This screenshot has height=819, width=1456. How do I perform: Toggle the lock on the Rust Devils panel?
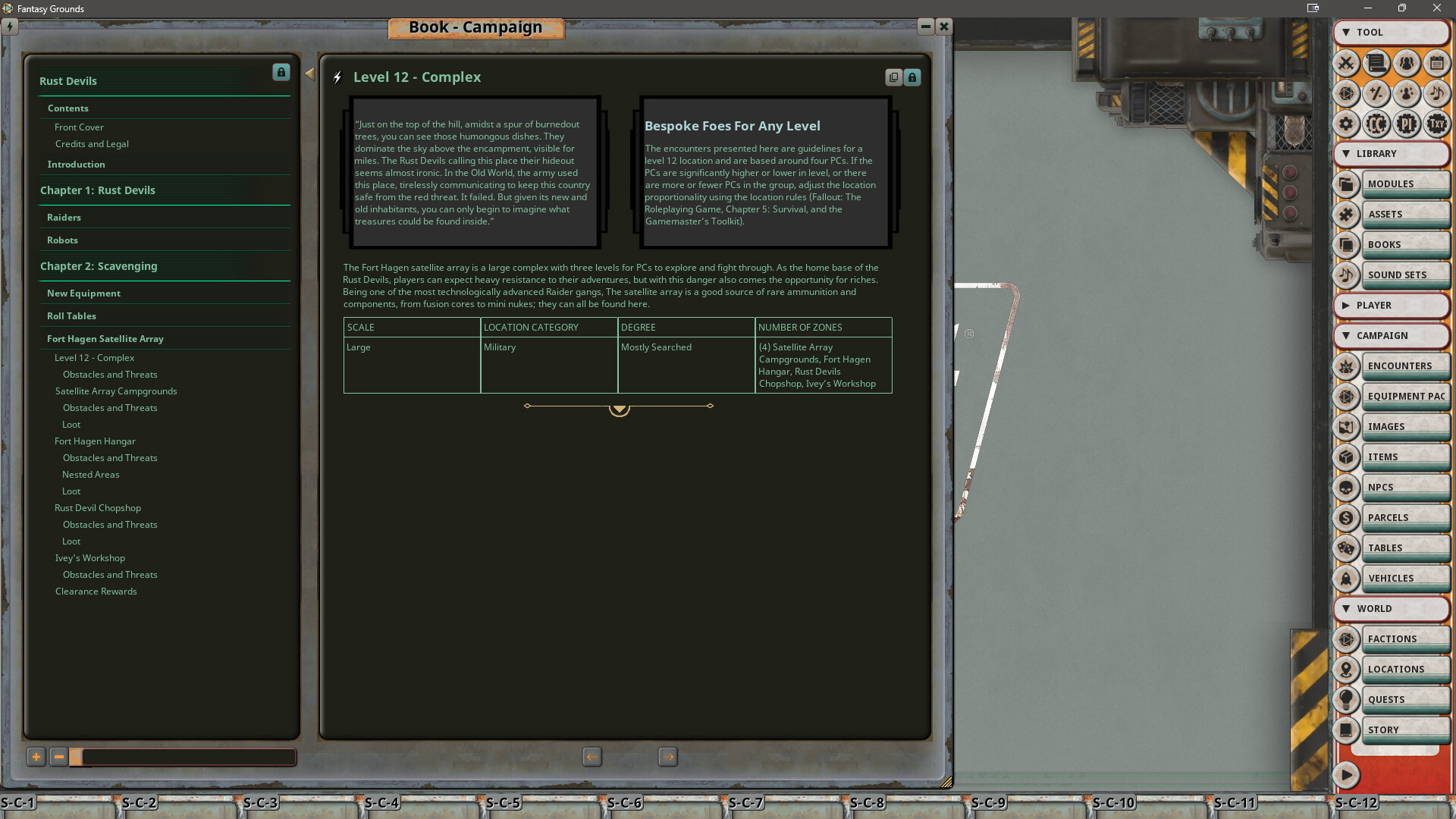coord(281,72)
